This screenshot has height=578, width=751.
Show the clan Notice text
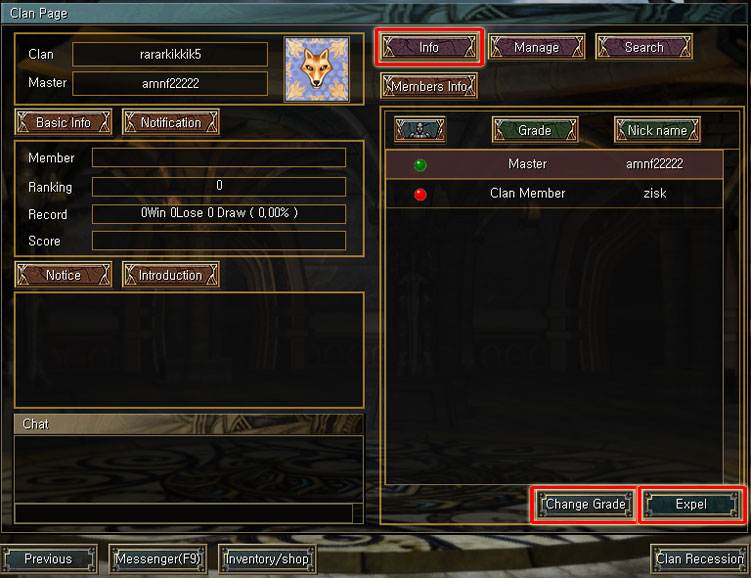pyautogui.click(x=63, y=275)
